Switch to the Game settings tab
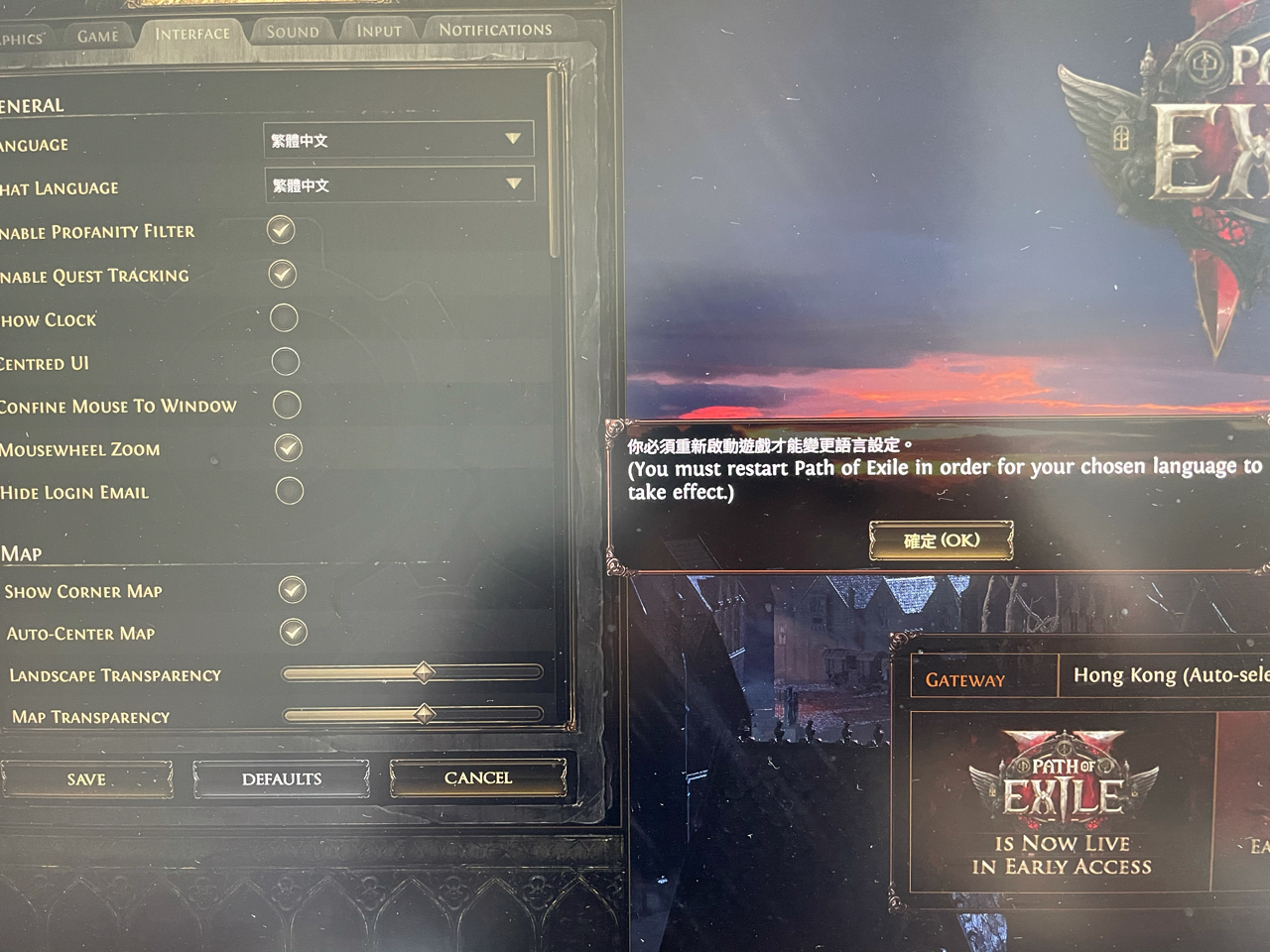The width and height of the screenshot is (1270, 952). [99, 33]
